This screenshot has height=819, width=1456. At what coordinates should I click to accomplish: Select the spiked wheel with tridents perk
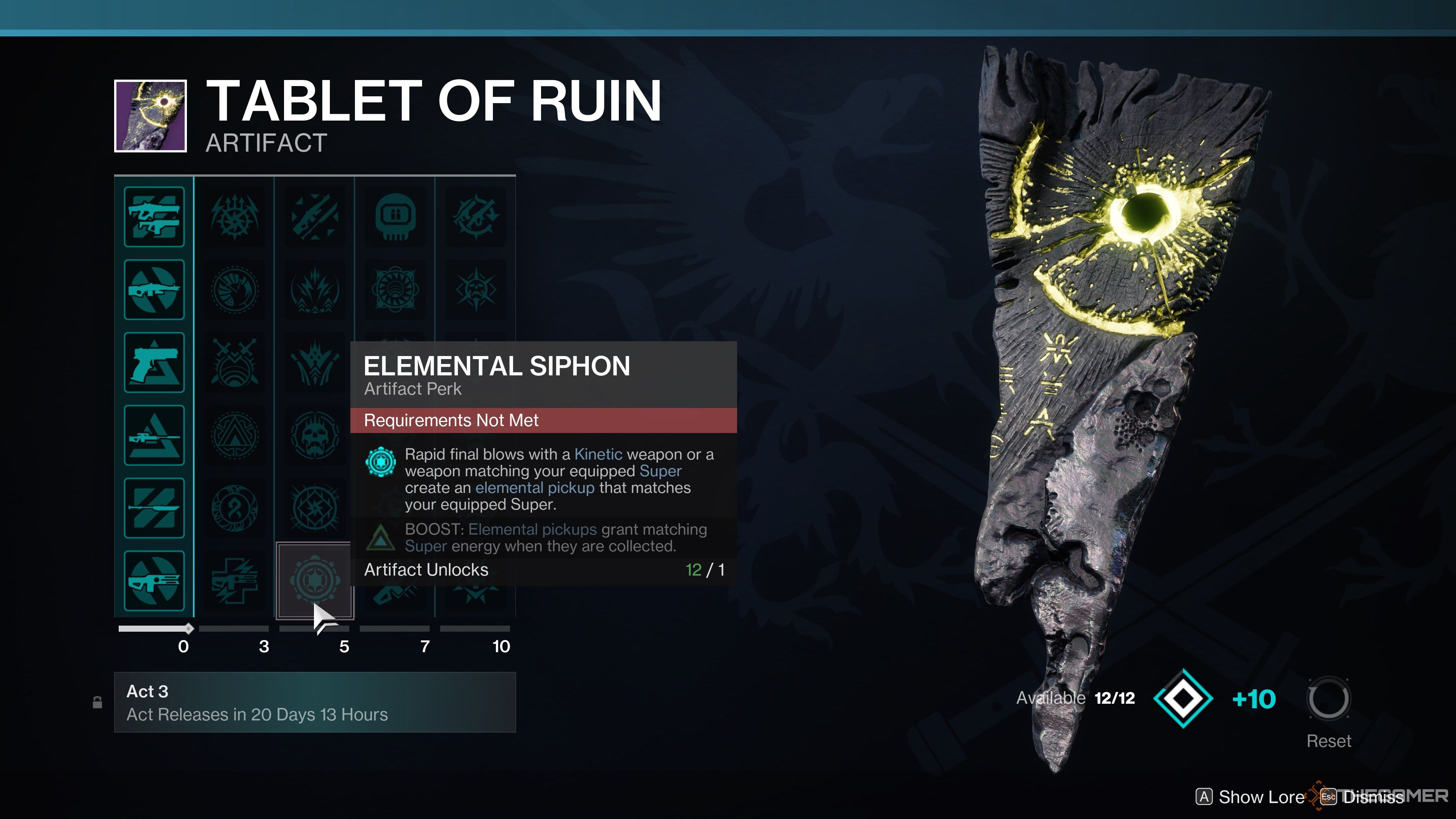[x=234, y=217]
